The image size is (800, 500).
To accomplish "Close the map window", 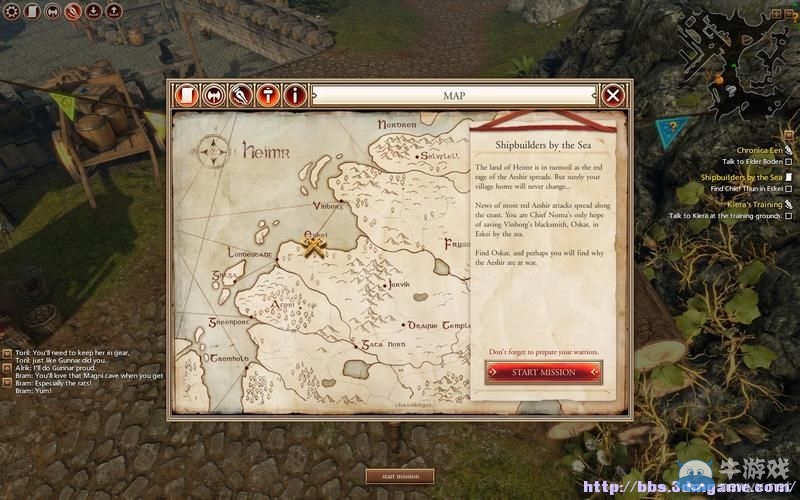I will 613,95.
